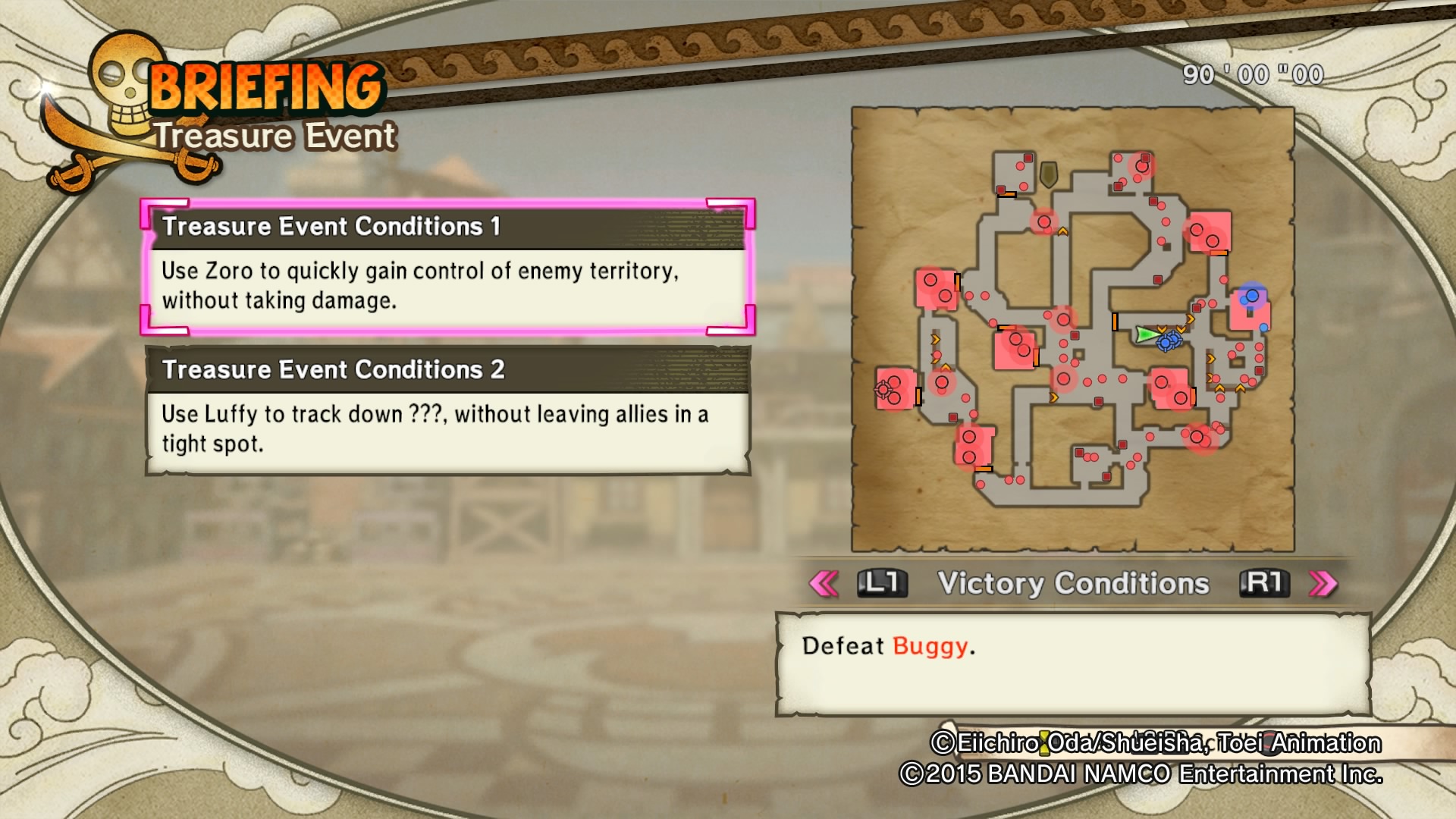Click the red target boss marker on the map's left edge
1456x819 pixels.
click(x=883, y=390)
